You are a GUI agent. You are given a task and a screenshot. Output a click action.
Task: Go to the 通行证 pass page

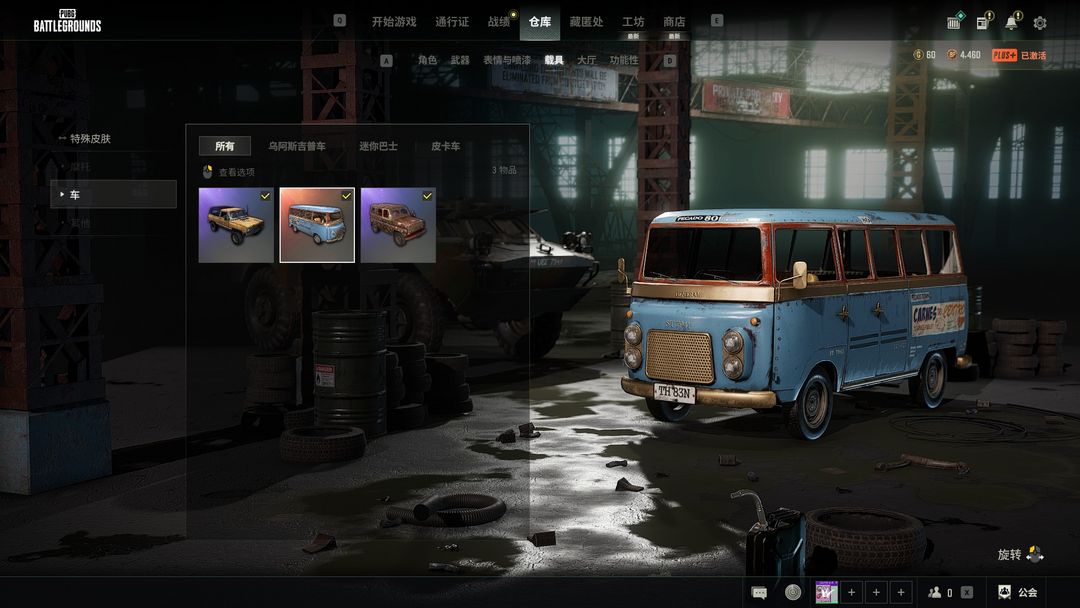pyautogui.click(x=452, y=22)
